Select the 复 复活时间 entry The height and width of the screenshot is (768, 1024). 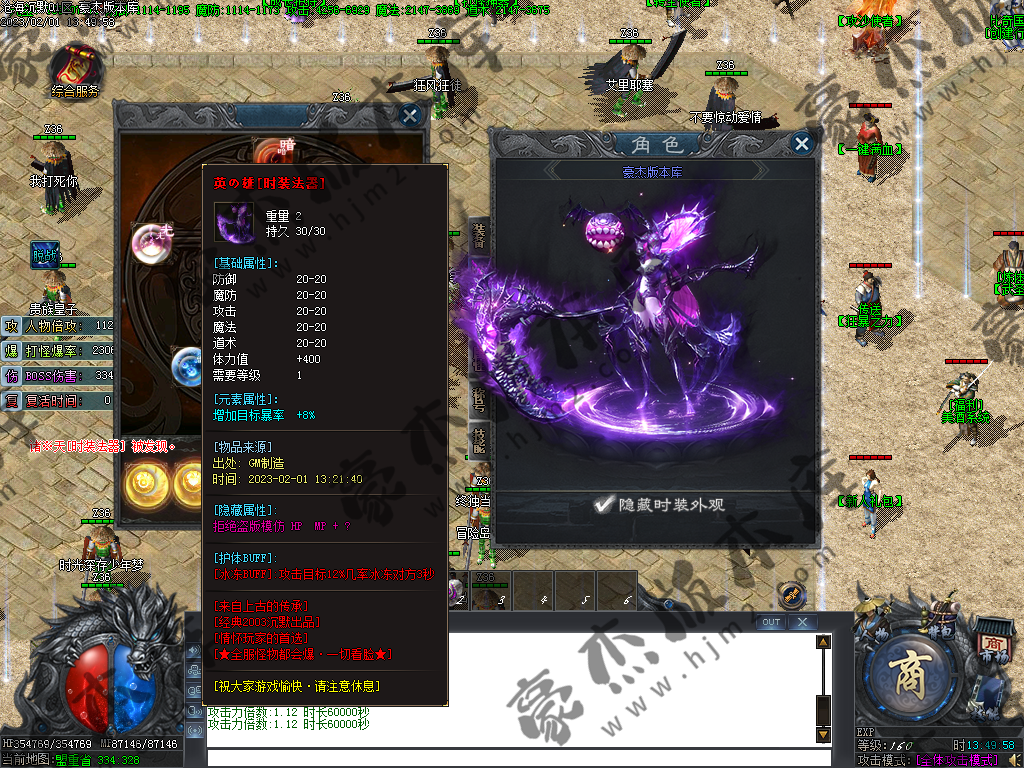(x=58, y=400)
